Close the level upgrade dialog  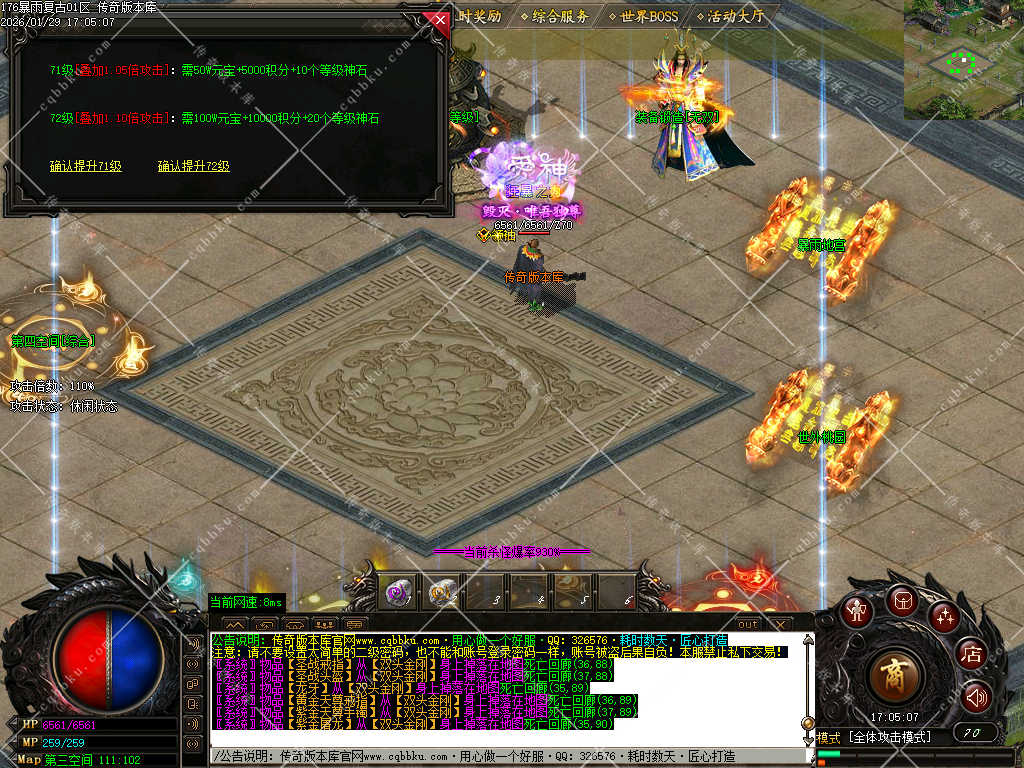point(436,20)
